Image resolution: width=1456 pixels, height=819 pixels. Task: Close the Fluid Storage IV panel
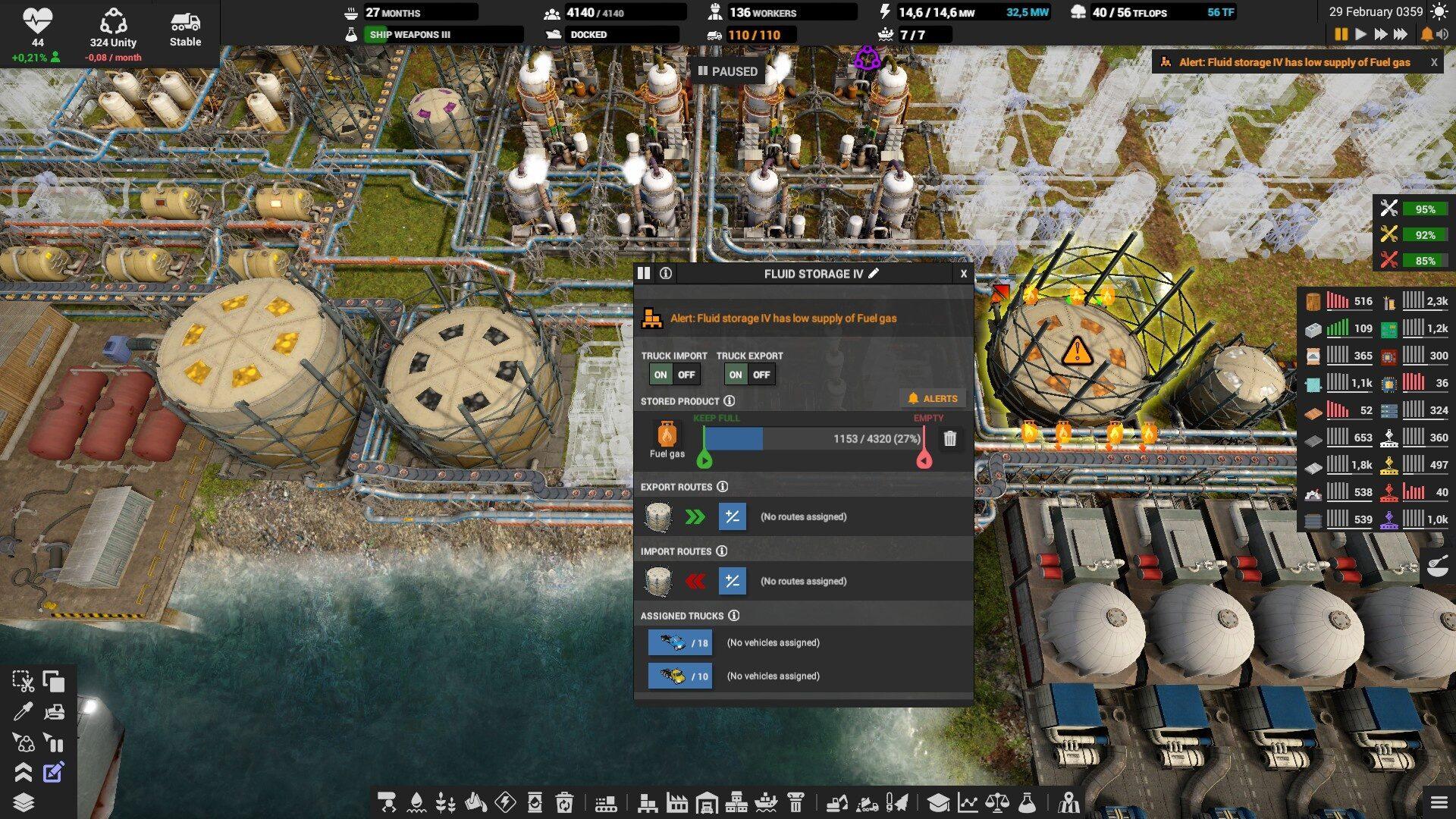(963, 274)
